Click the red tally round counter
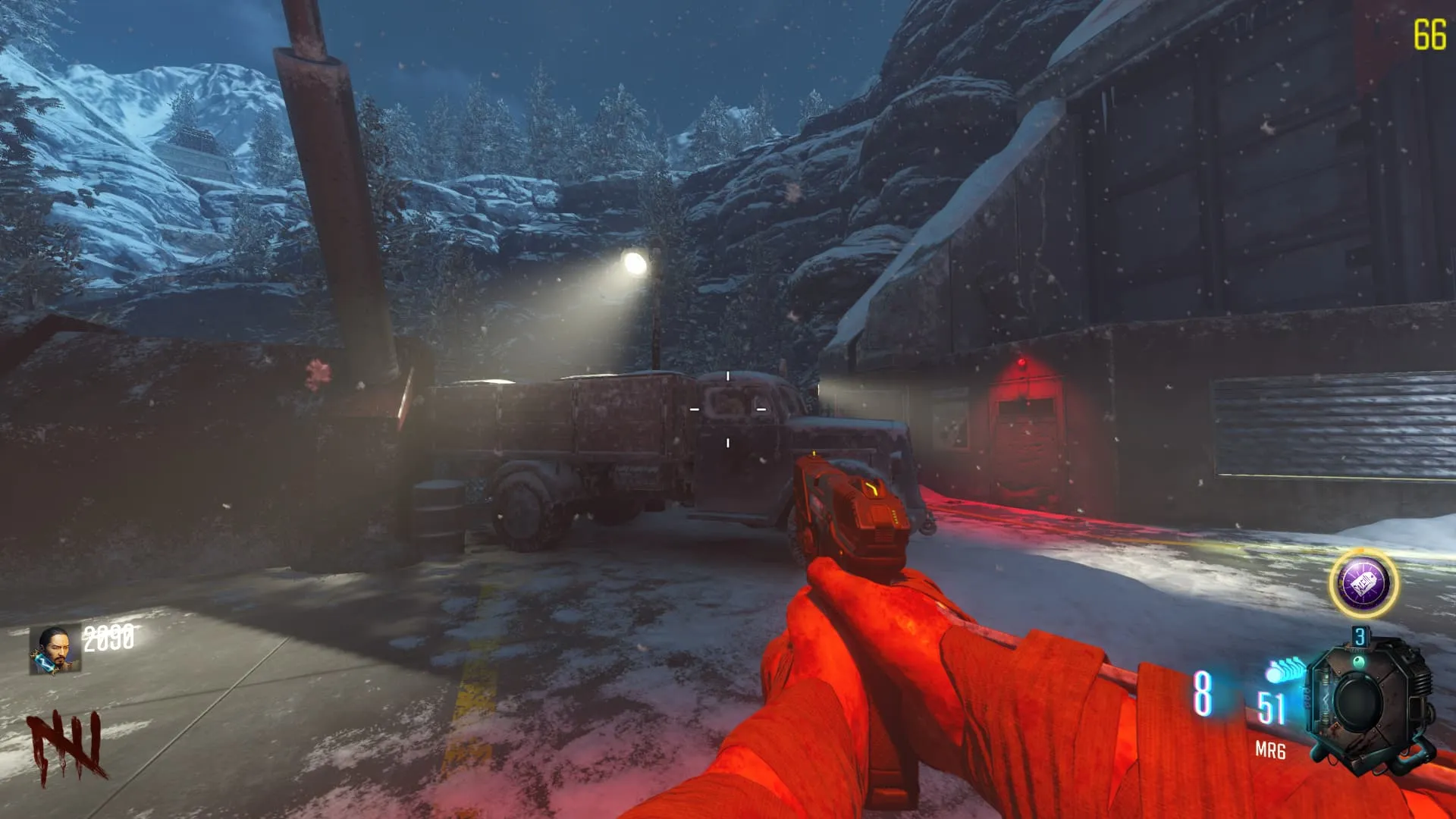Screen dimensions: 1456x819 (67, 747)
